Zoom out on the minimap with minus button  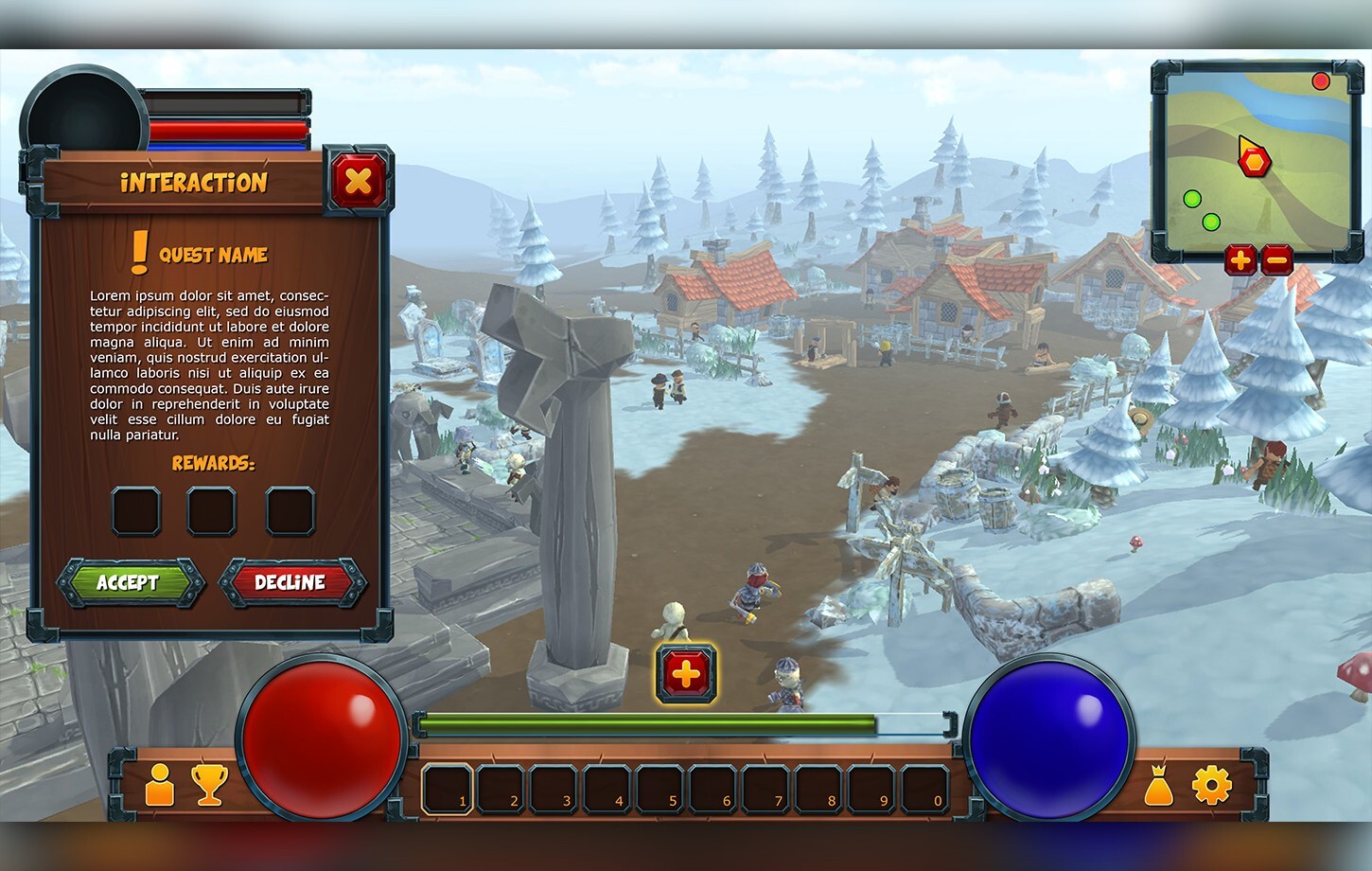1277,260
